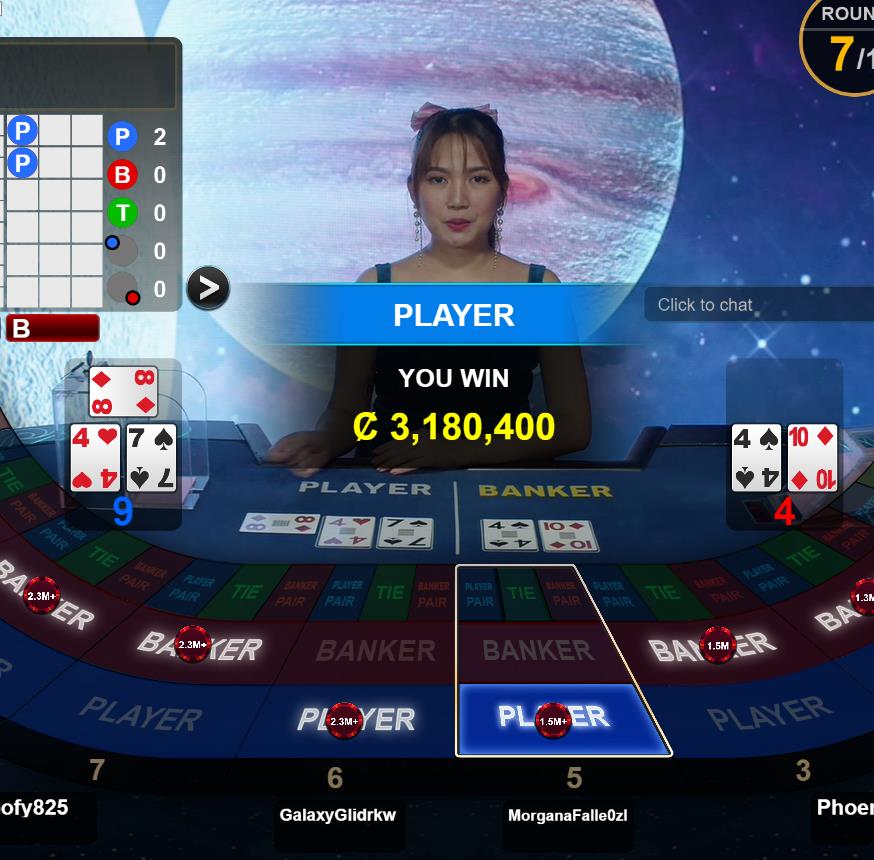Click the red B button below the scoreboard
The image size is (874, 860).
click(x=53, y=328)
